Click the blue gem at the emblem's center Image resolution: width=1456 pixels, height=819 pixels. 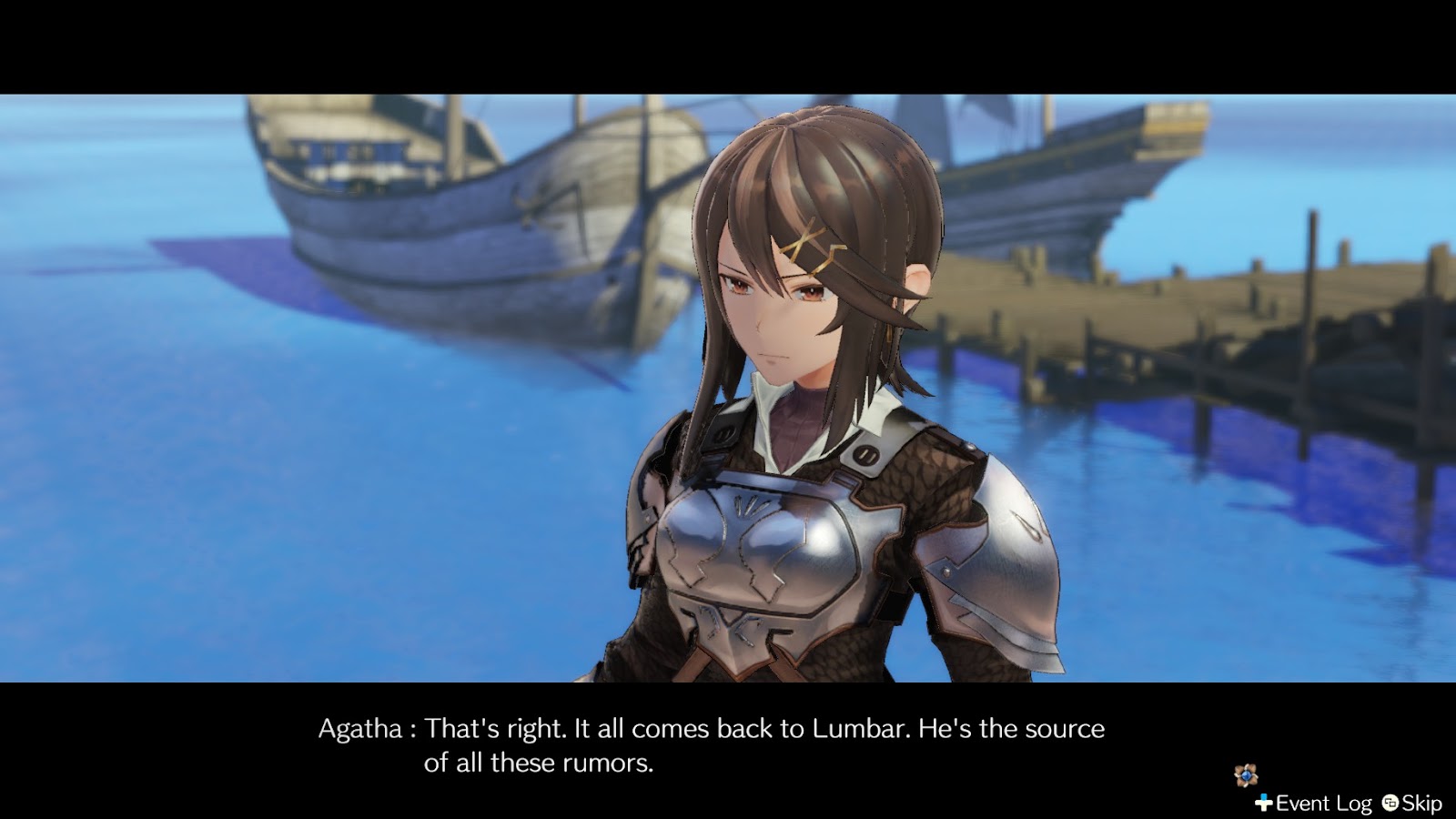(x=1247, y=775)
